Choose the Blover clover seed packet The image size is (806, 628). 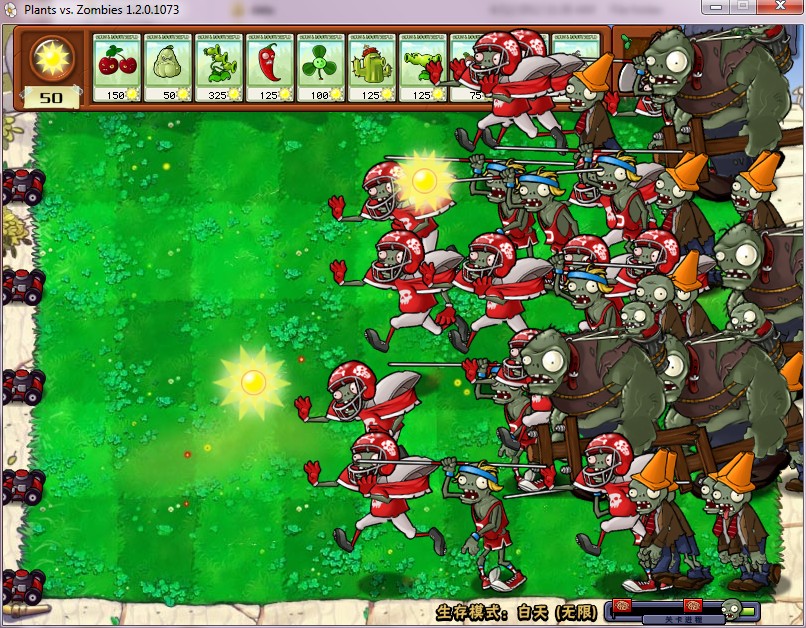point(321,67)
